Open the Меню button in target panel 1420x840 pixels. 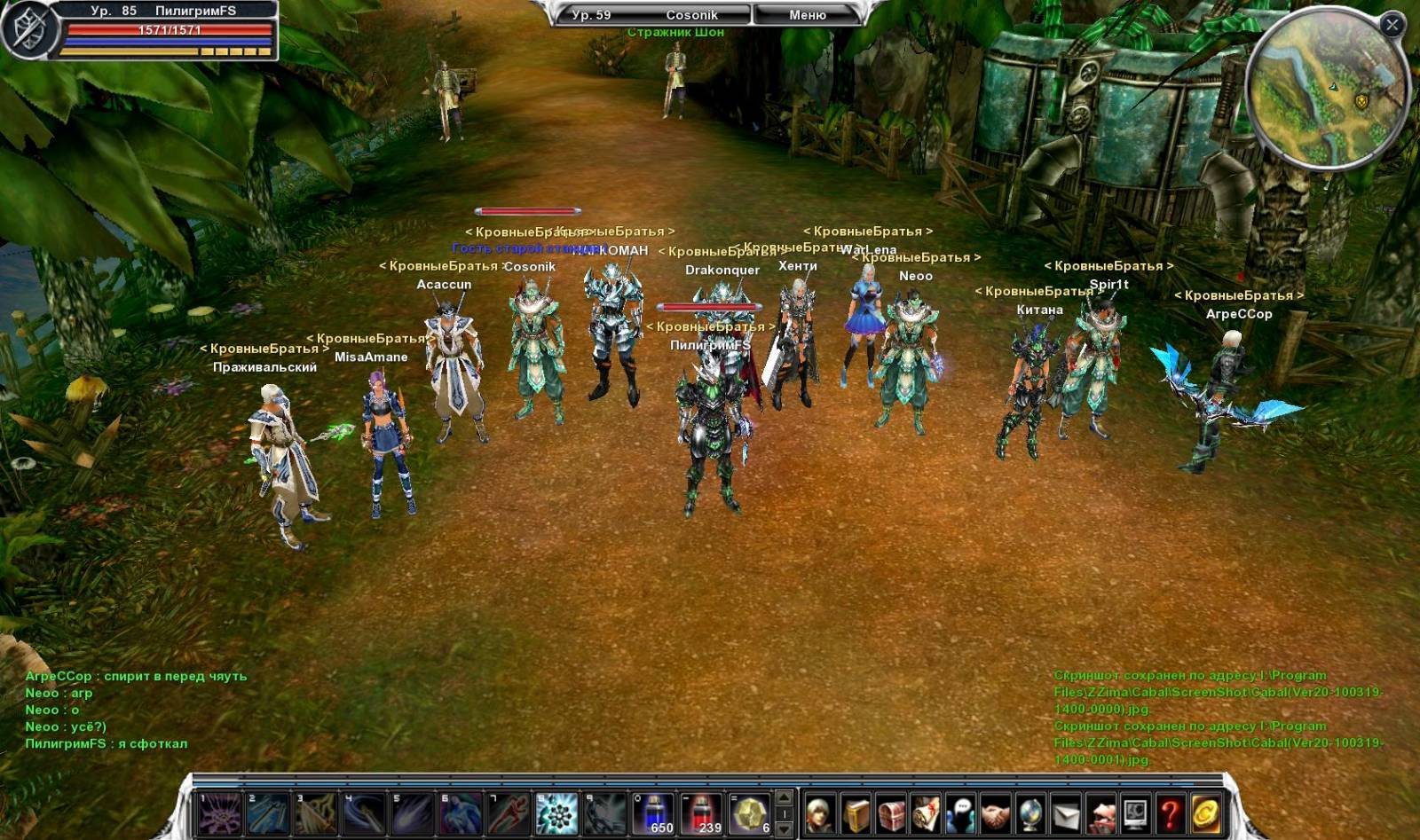[x=807, y=15]
